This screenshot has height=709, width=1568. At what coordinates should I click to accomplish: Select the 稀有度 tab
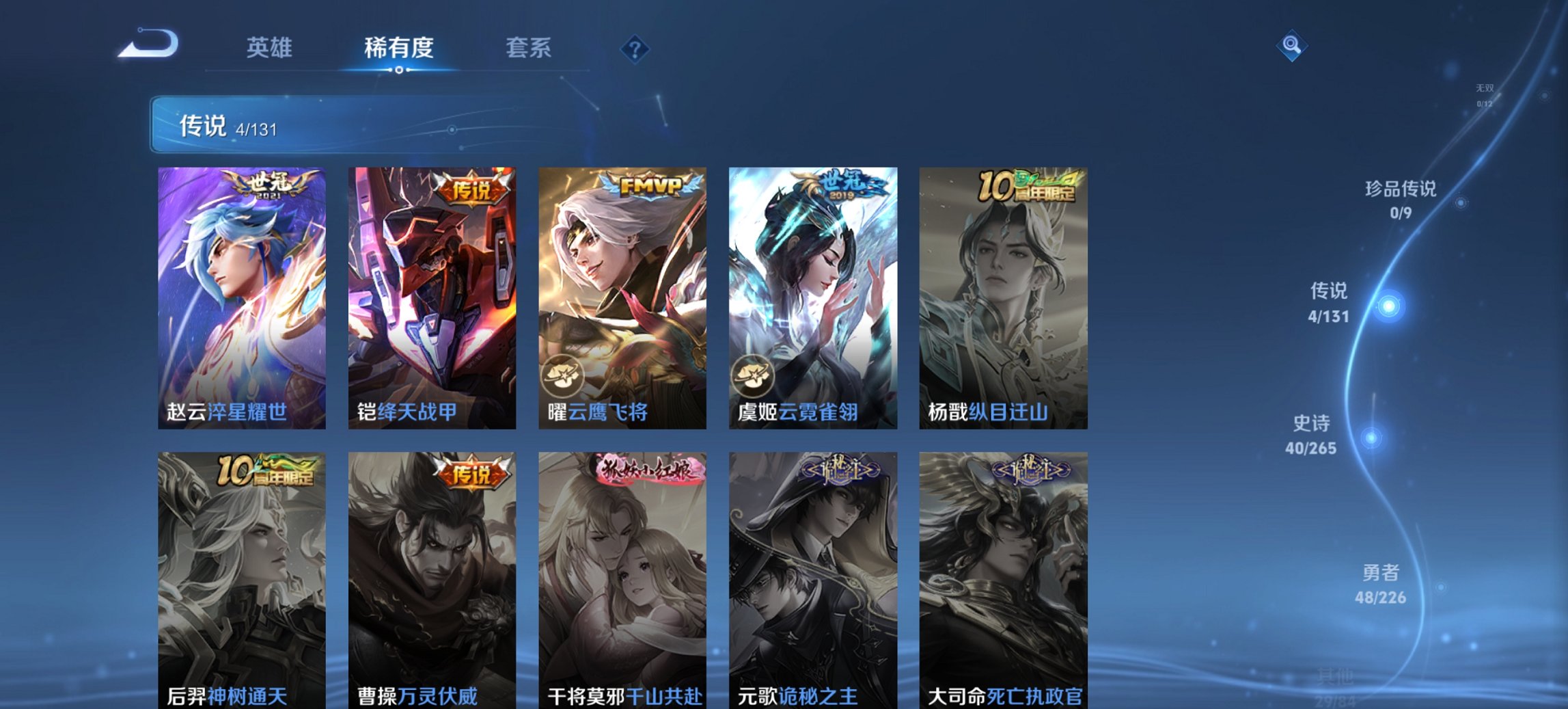(399, 48)
